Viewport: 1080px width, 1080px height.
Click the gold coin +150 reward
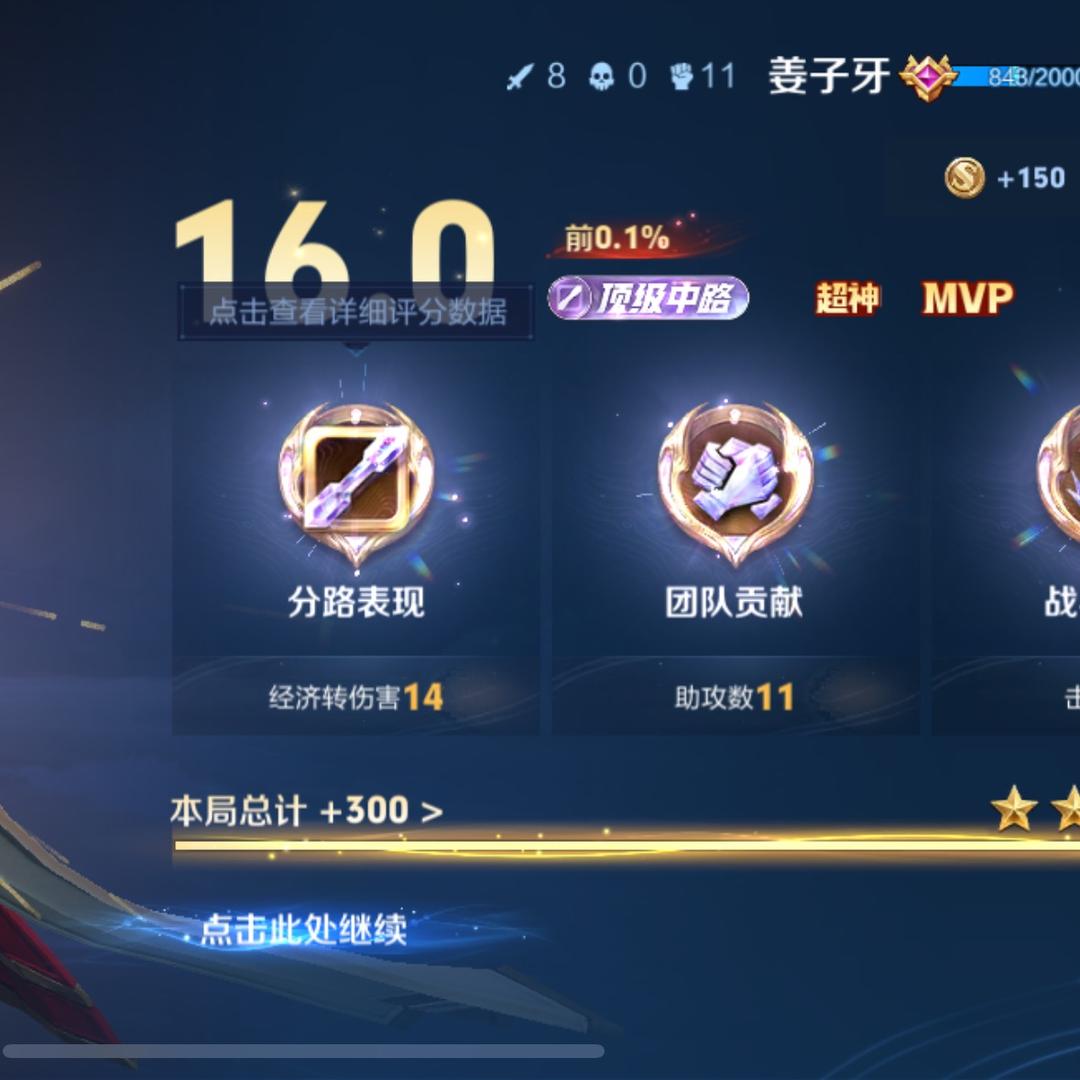click(x=1004, y=178)
